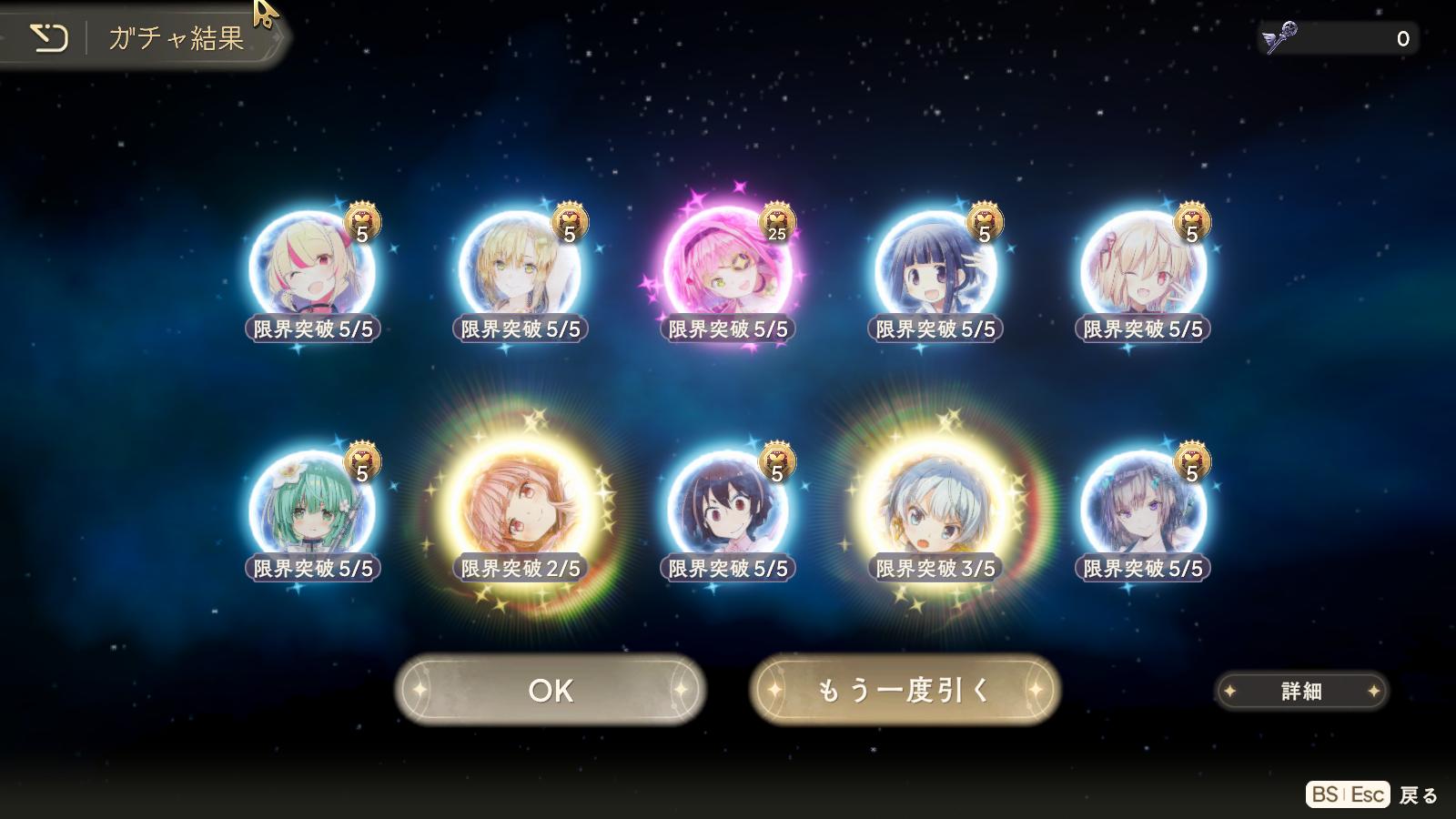Open the 詳細 details panel
Screen dimensions: 1456x819
1301,692
